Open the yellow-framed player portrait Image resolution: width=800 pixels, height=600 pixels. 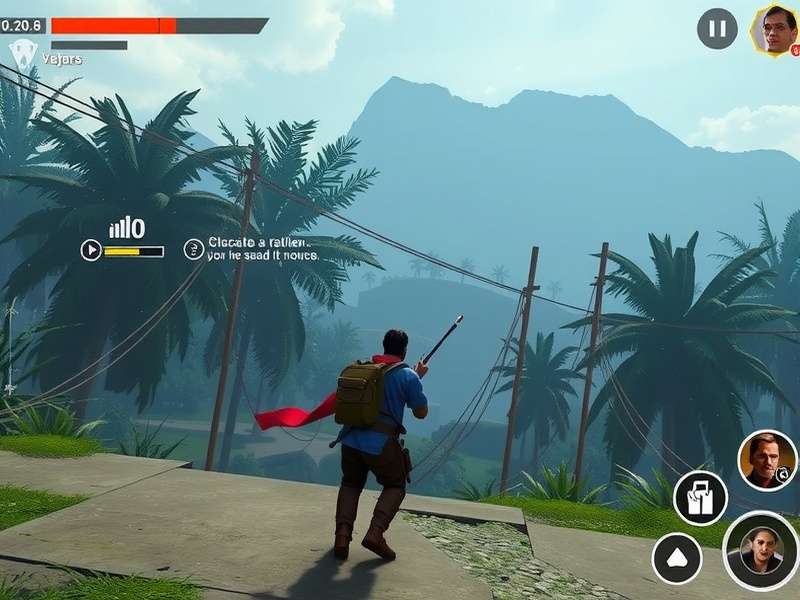tap(774, 30)
